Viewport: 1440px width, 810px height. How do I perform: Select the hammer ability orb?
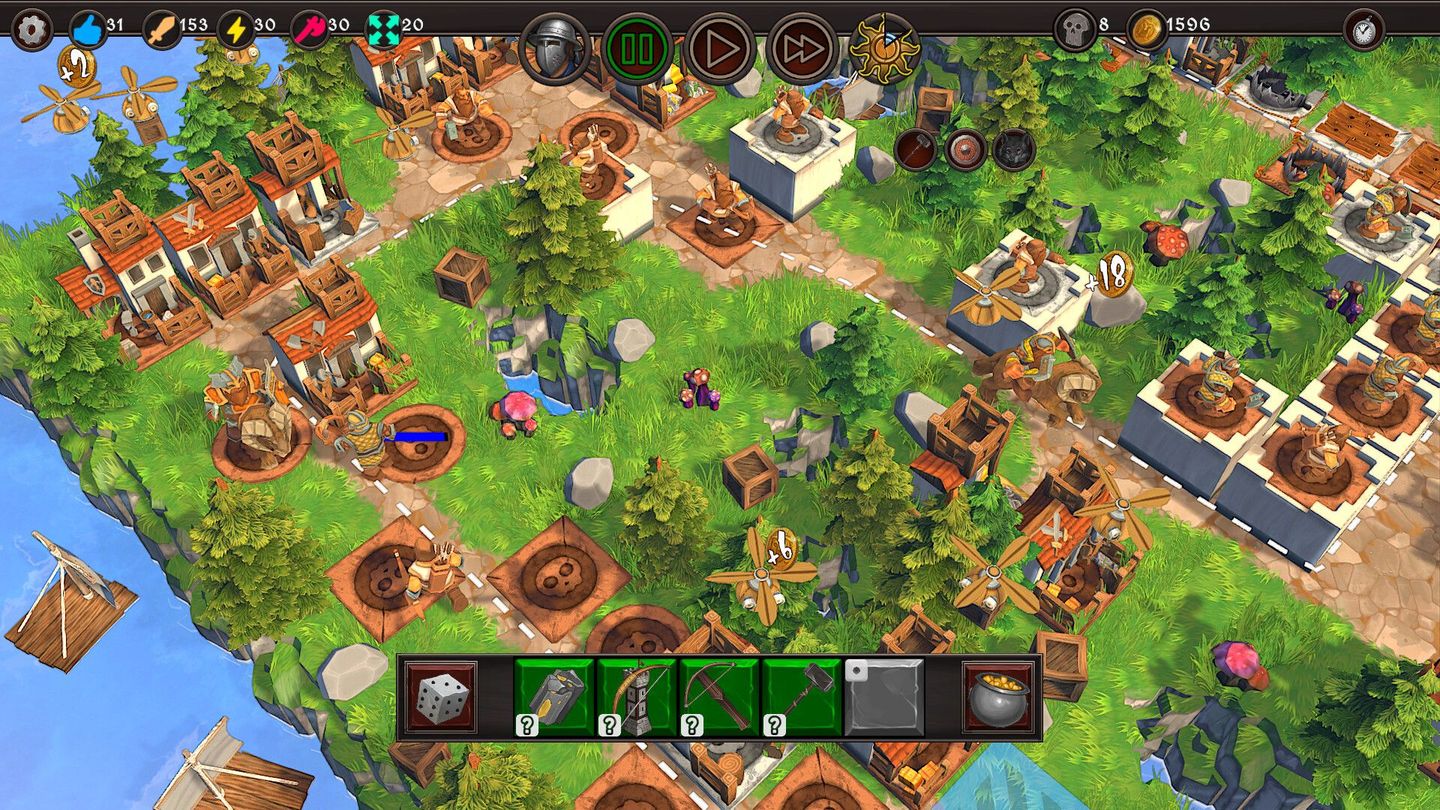[x=915, y=150]
